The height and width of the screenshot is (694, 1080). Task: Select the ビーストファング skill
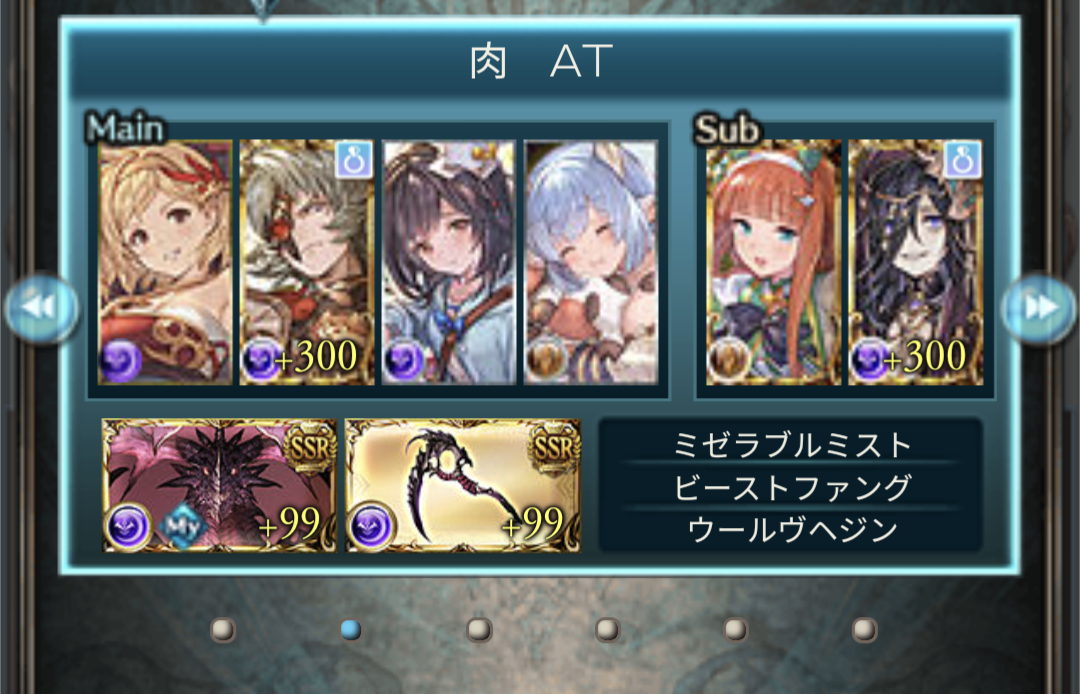(790, 487)
